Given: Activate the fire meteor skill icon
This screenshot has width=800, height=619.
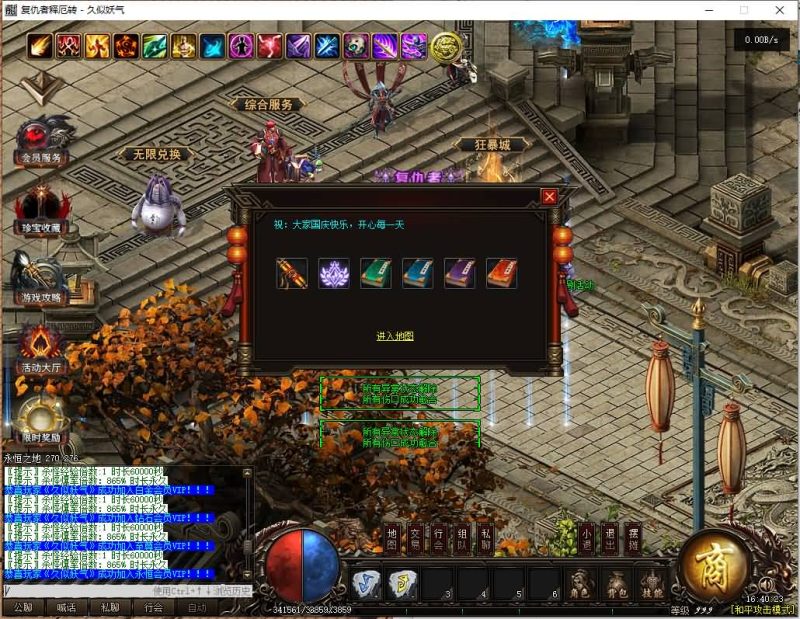Looking at the screenshot, I should [40, 46].
